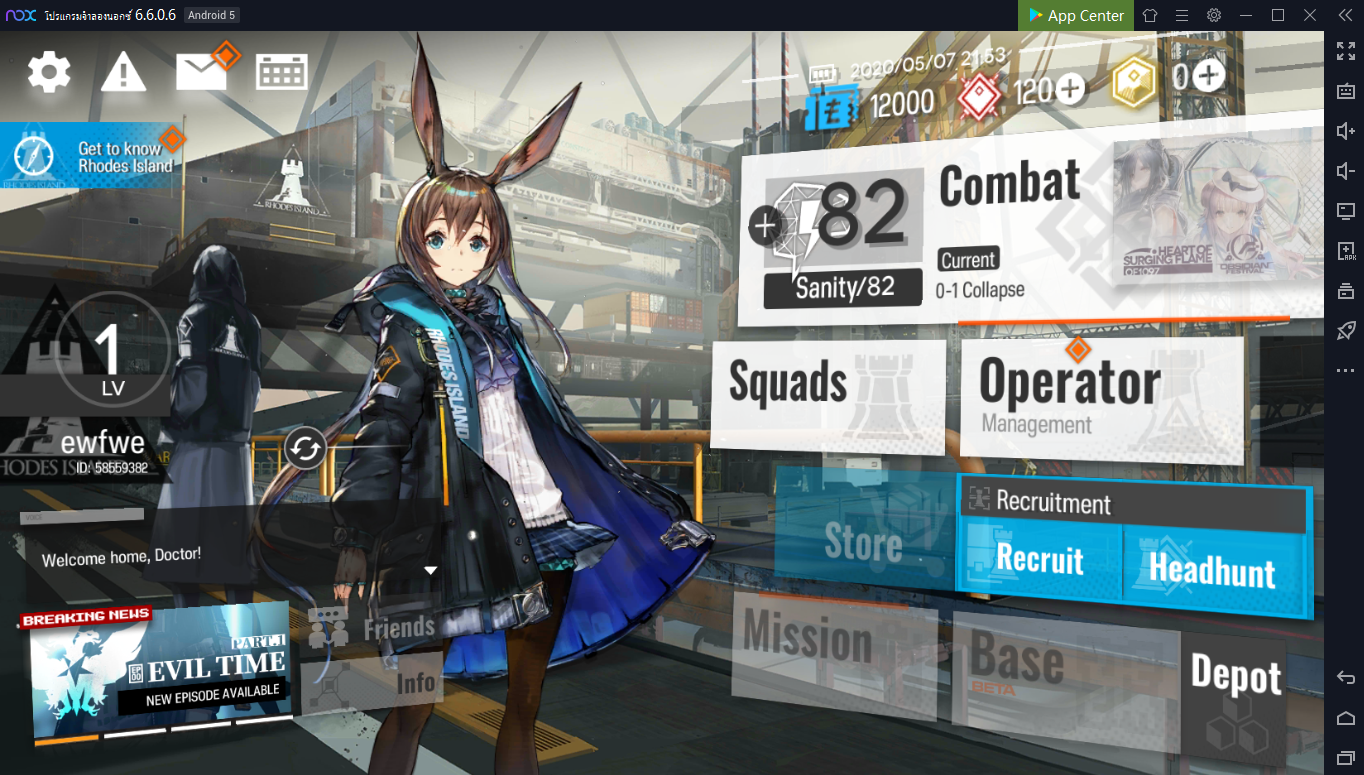This screenshot has height=775, width=1364.
Task: View the Evil Time breaking news banner
Action: pyautogui.click(x=158, y=668)
